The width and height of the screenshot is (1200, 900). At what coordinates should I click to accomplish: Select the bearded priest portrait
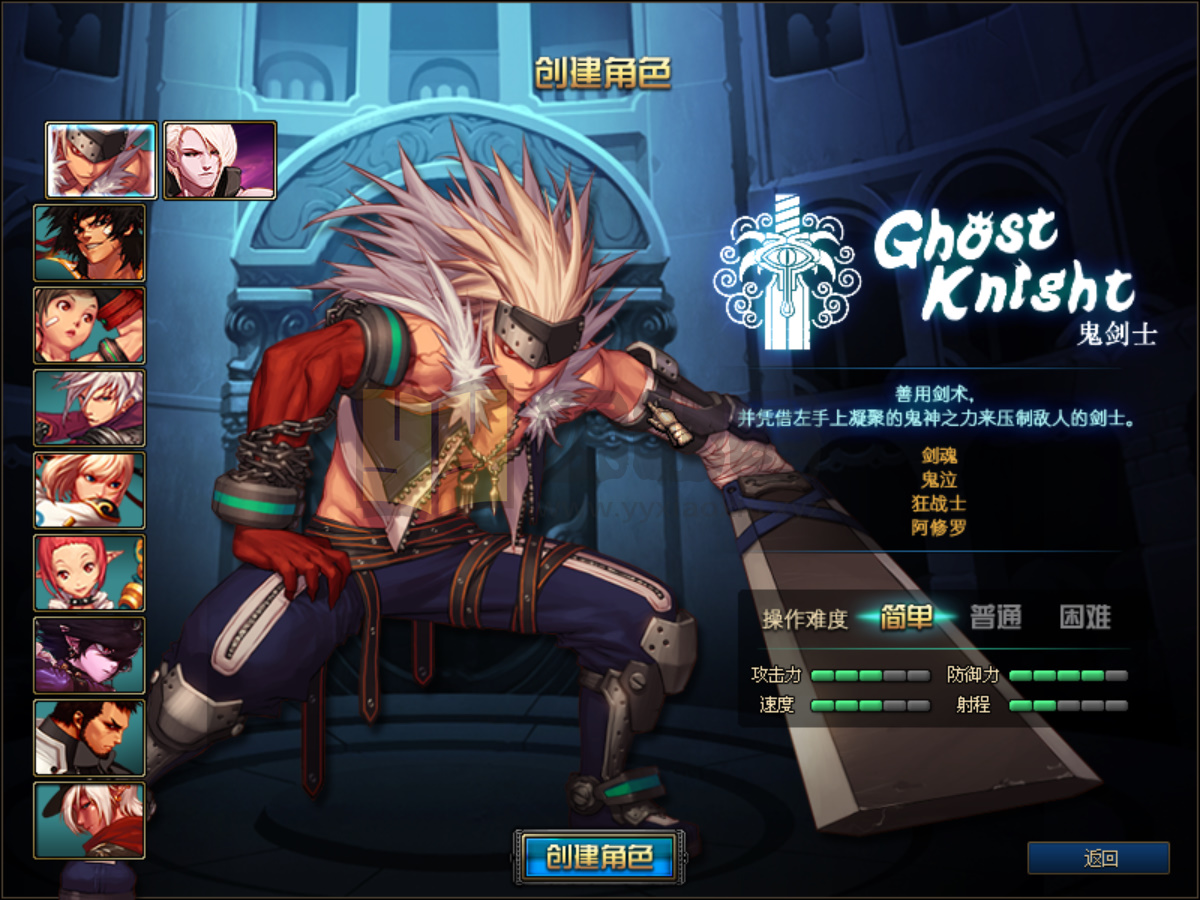90,738
